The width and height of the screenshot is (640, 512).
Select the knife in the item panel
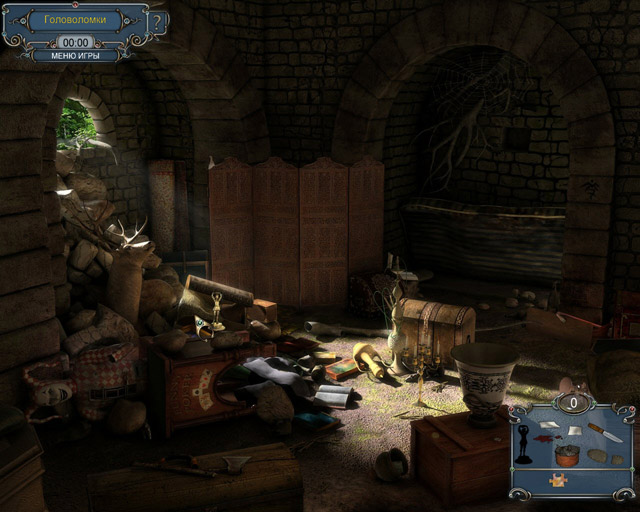(x=603, y=432)
